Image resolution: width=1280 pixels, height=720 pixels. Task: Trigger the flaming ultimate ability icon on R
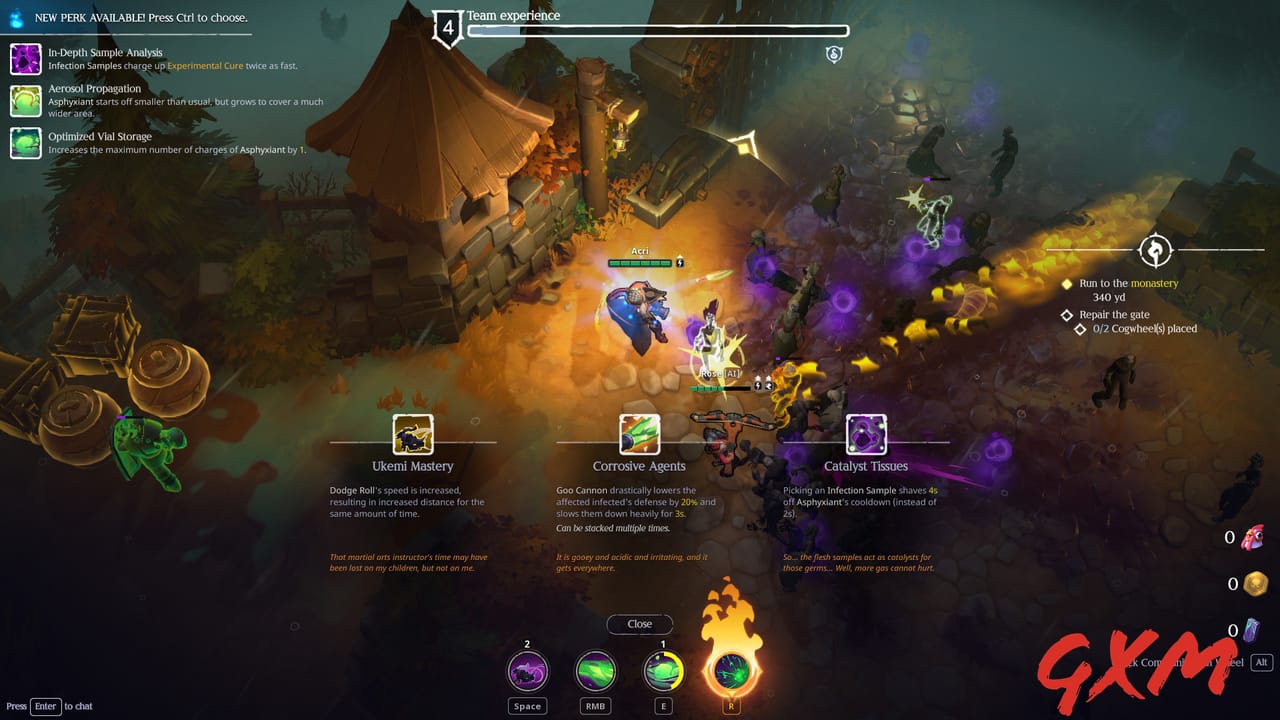coord(731,671)
